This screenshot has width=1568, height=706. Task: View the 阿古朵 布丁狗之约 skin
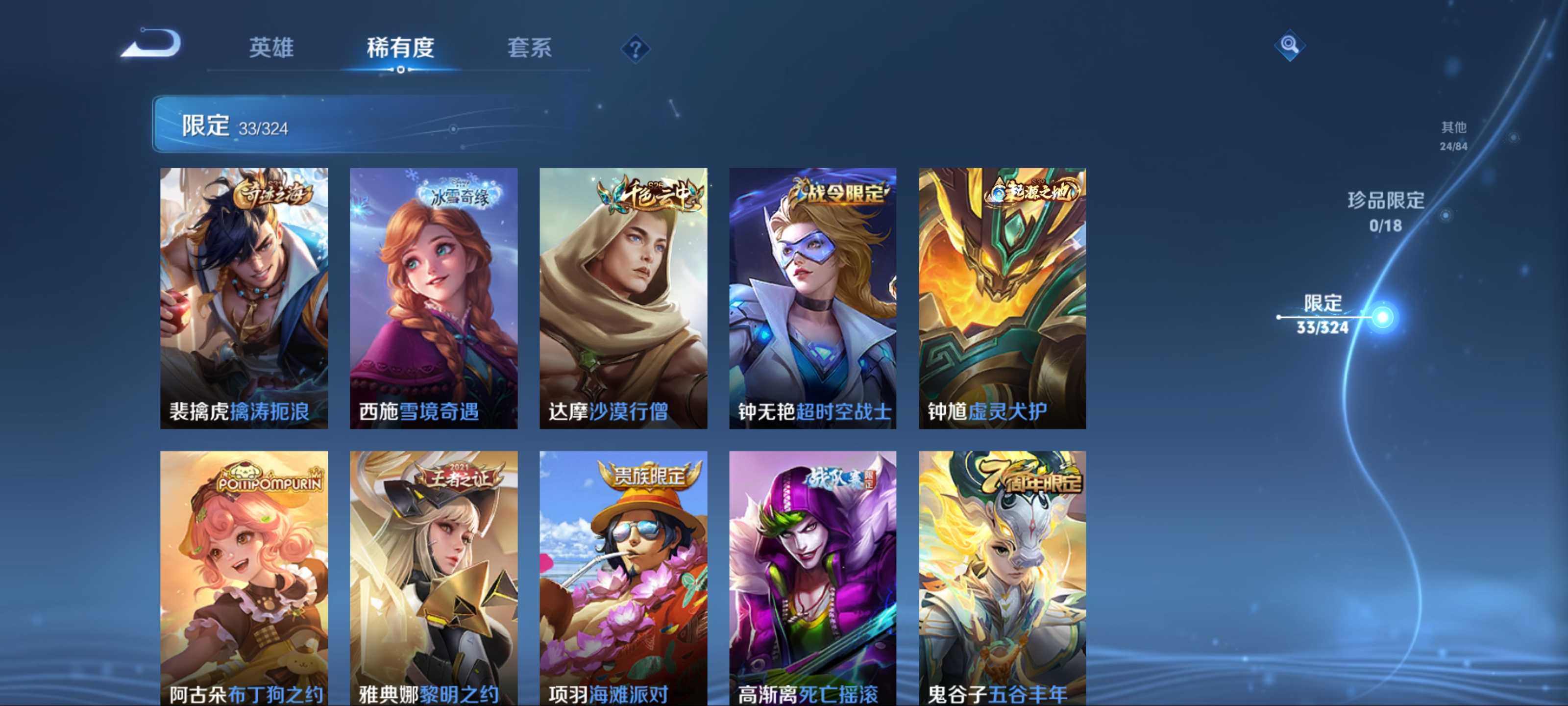tap(244, 578)
